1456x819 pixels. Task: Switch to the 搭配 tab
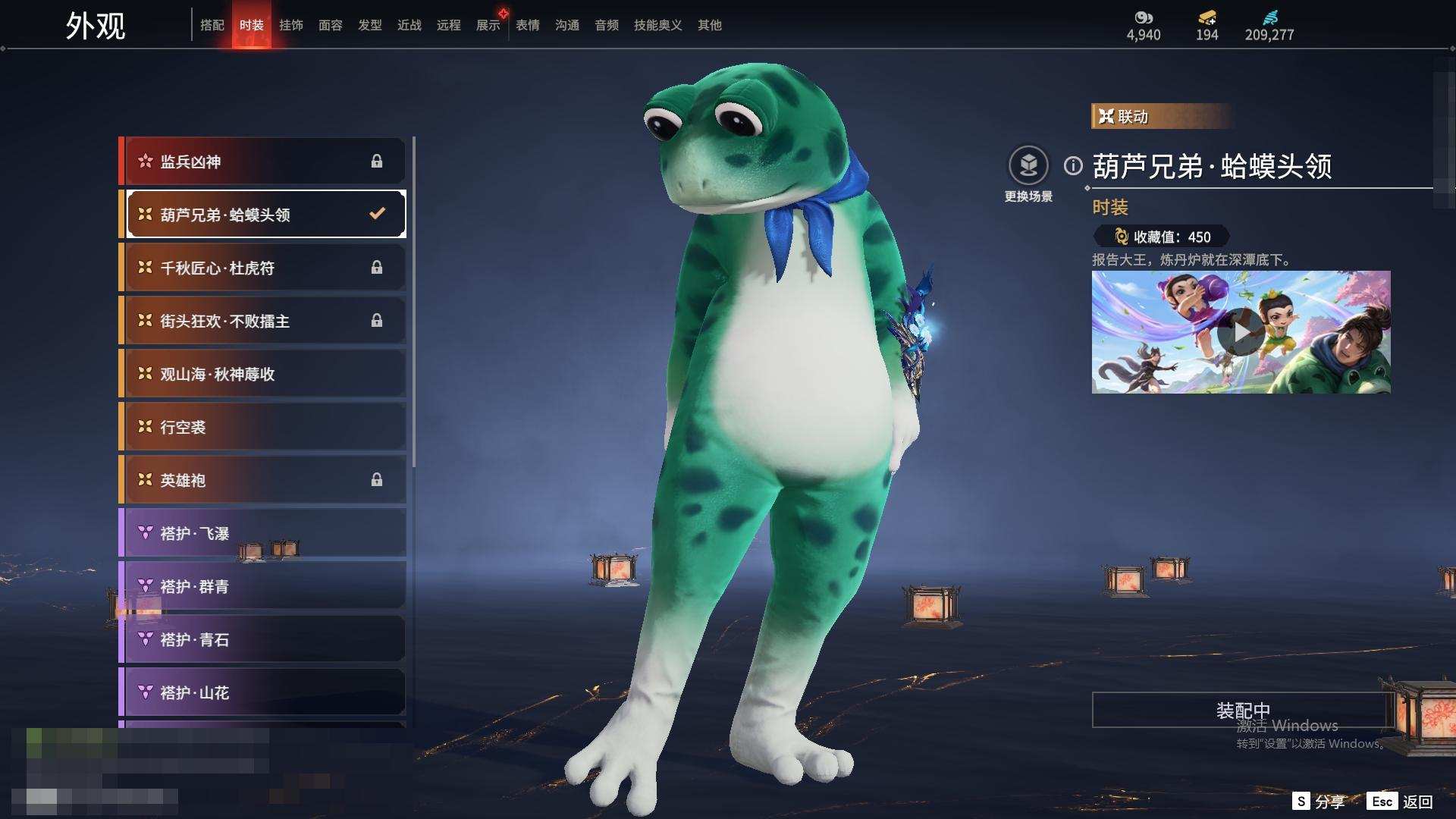click(x=212, y=25)
